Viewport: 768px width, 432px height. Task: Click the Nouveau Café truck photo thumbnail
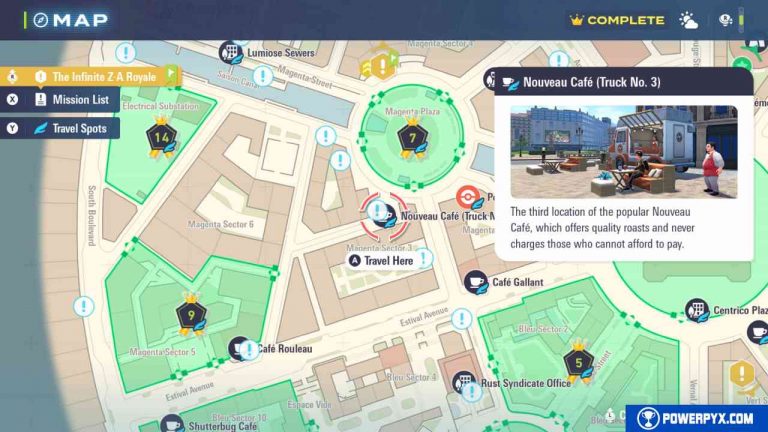click(624, 152)
